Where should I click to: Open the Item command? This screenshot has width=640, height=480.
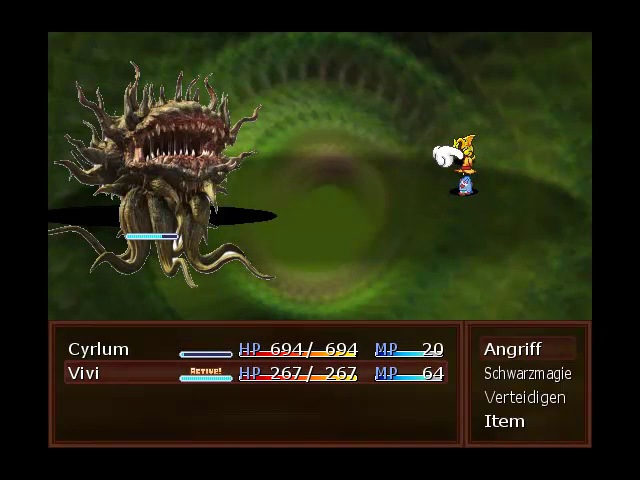click(x=504, y=421)
